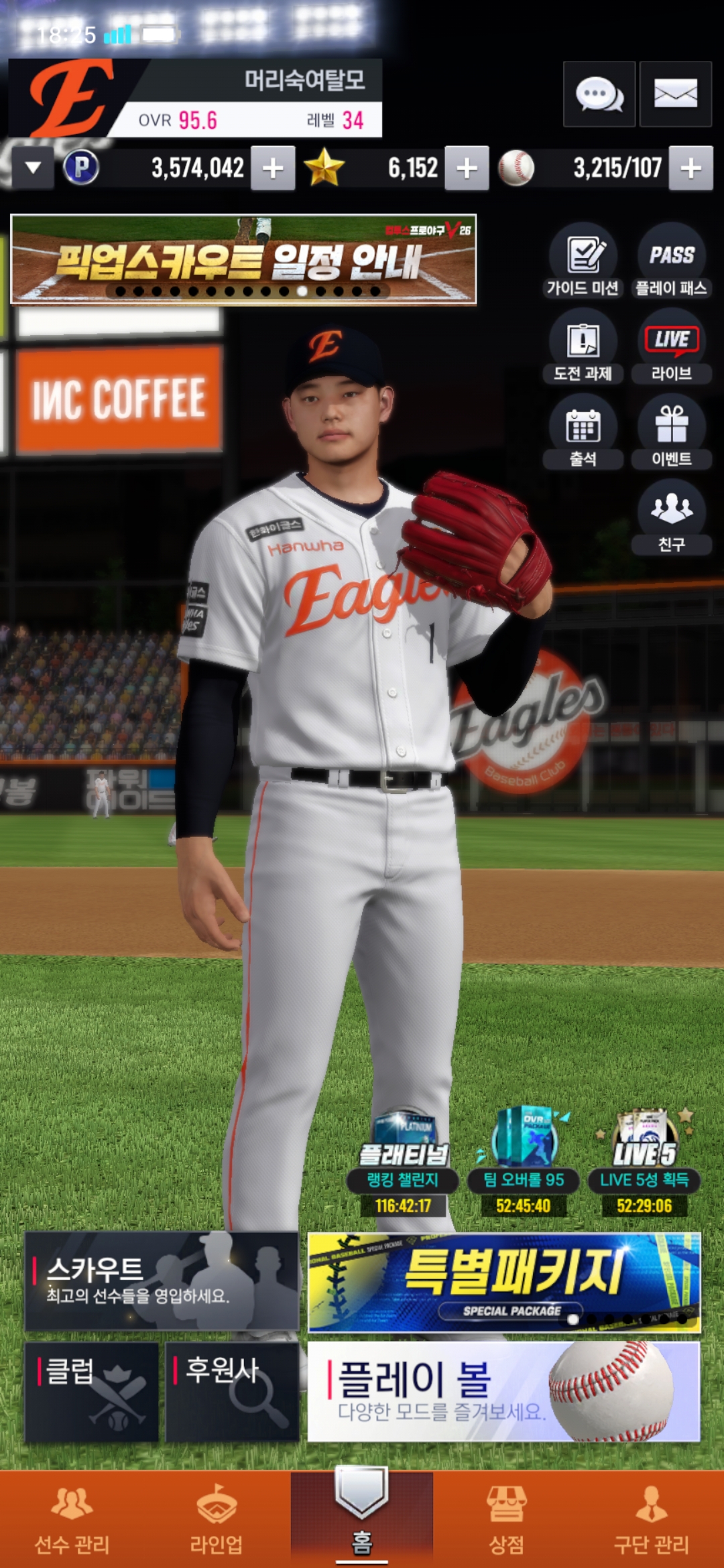Open the 클럽 club panel
Viewport: 724px width, 1568px height.
pyautogui.click(x=92, y=1392)
